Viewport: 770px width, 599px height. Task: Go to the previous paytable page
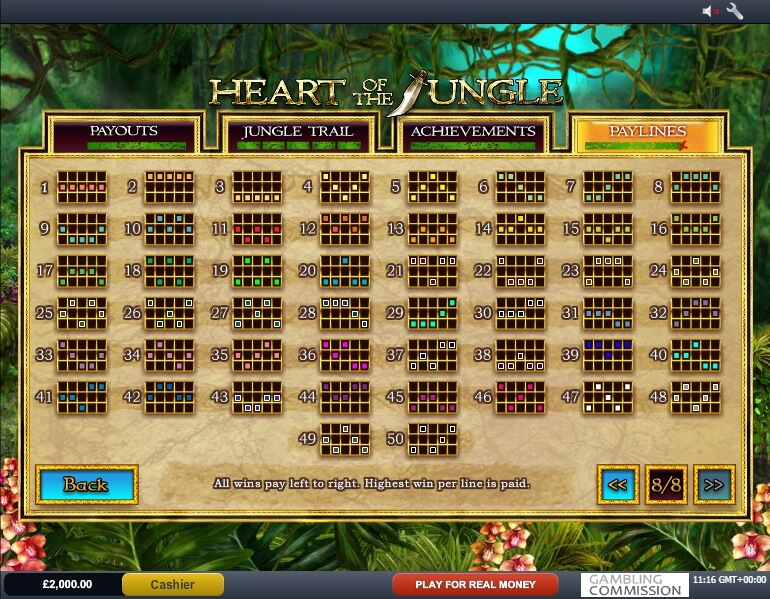[618, 485]
